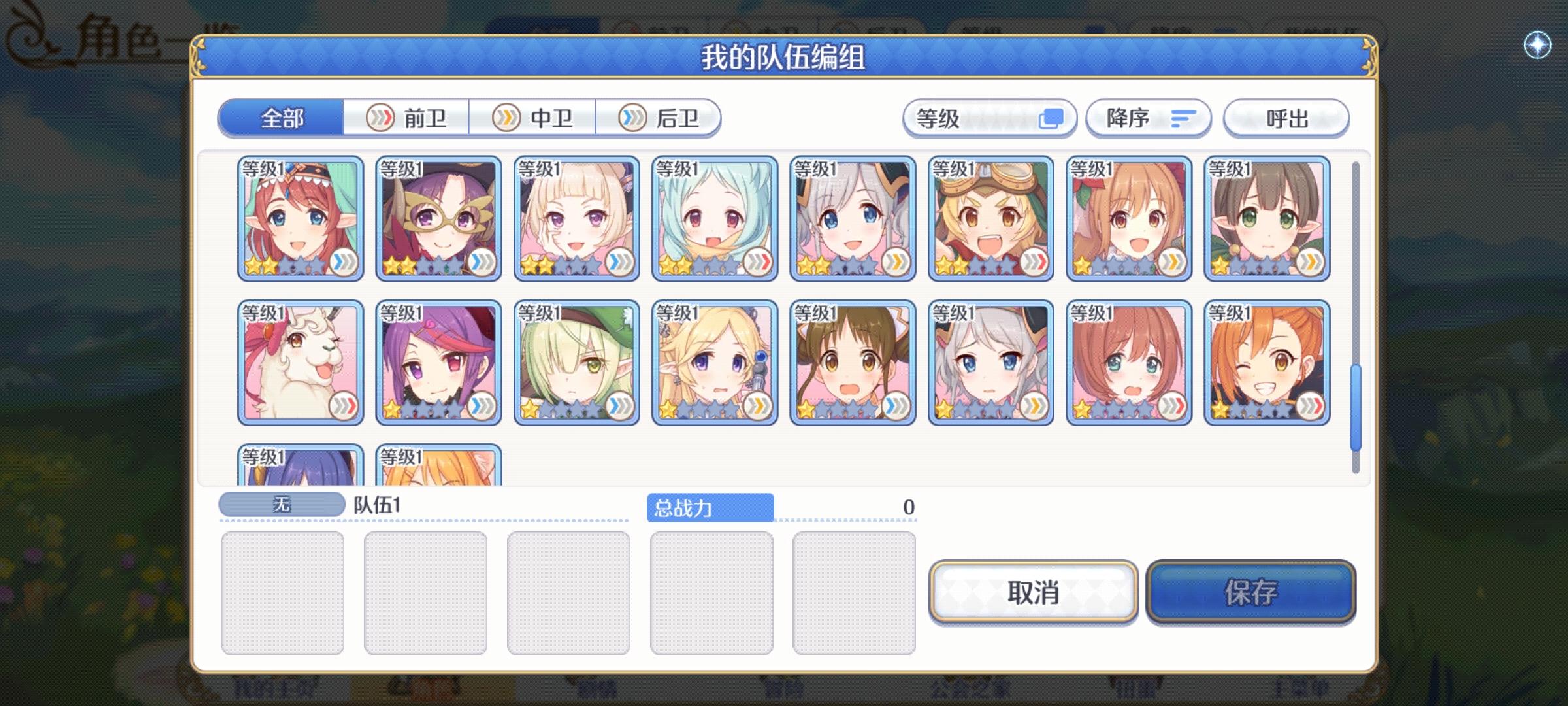Click the 呼出 call-out button

coord(1286,118)
